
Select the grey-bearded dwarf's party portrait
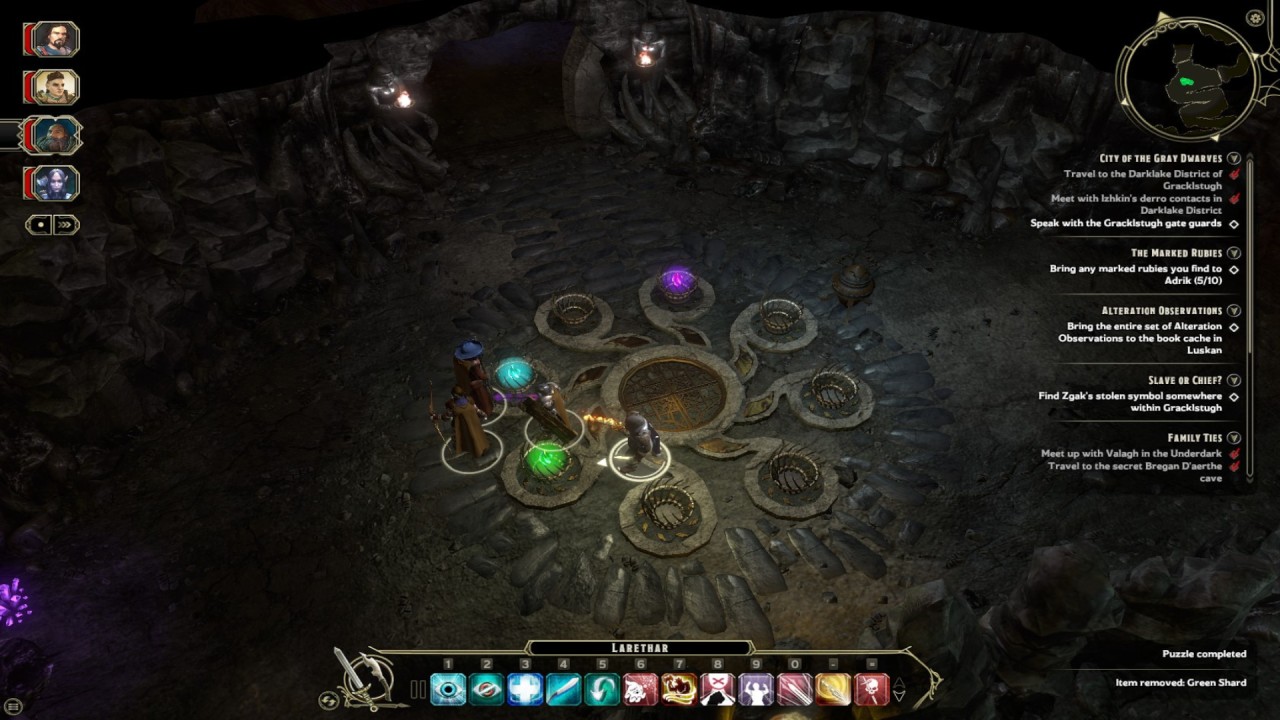tap(54, 135)
